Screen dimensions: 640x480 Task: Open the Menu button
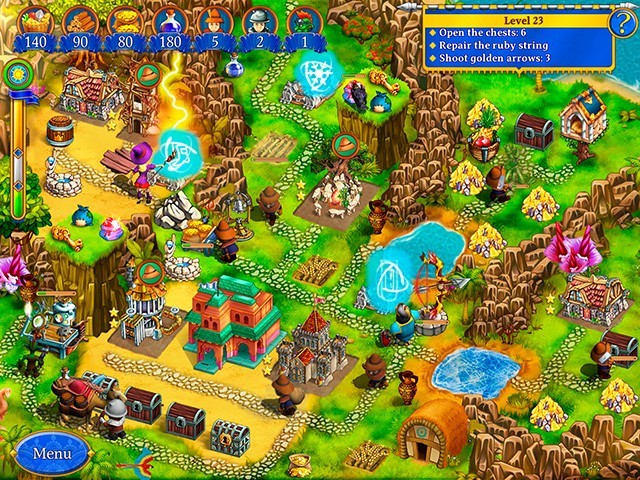[51, 452]
